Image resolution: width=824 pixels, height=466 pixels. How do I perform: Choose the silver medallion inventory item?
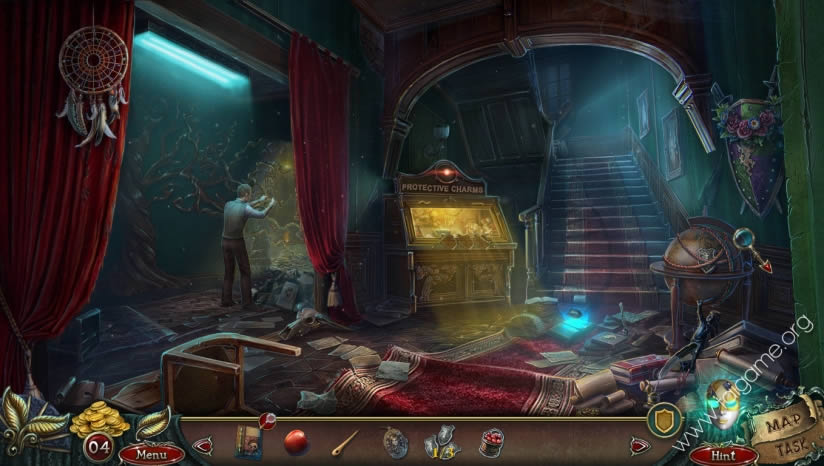pos(394,441)
